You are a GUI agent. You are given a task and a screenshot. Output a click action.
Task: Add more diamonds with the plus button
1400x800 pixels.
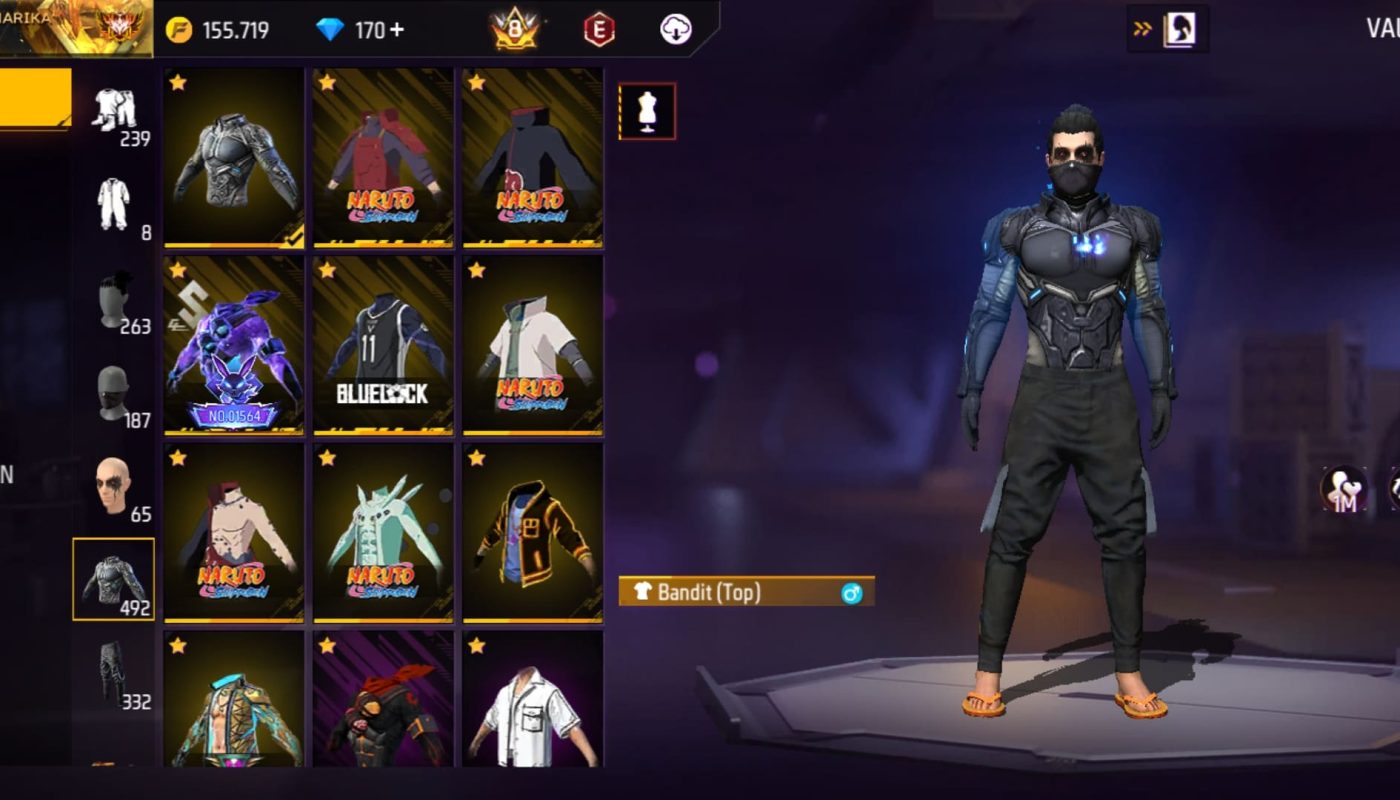397,30
